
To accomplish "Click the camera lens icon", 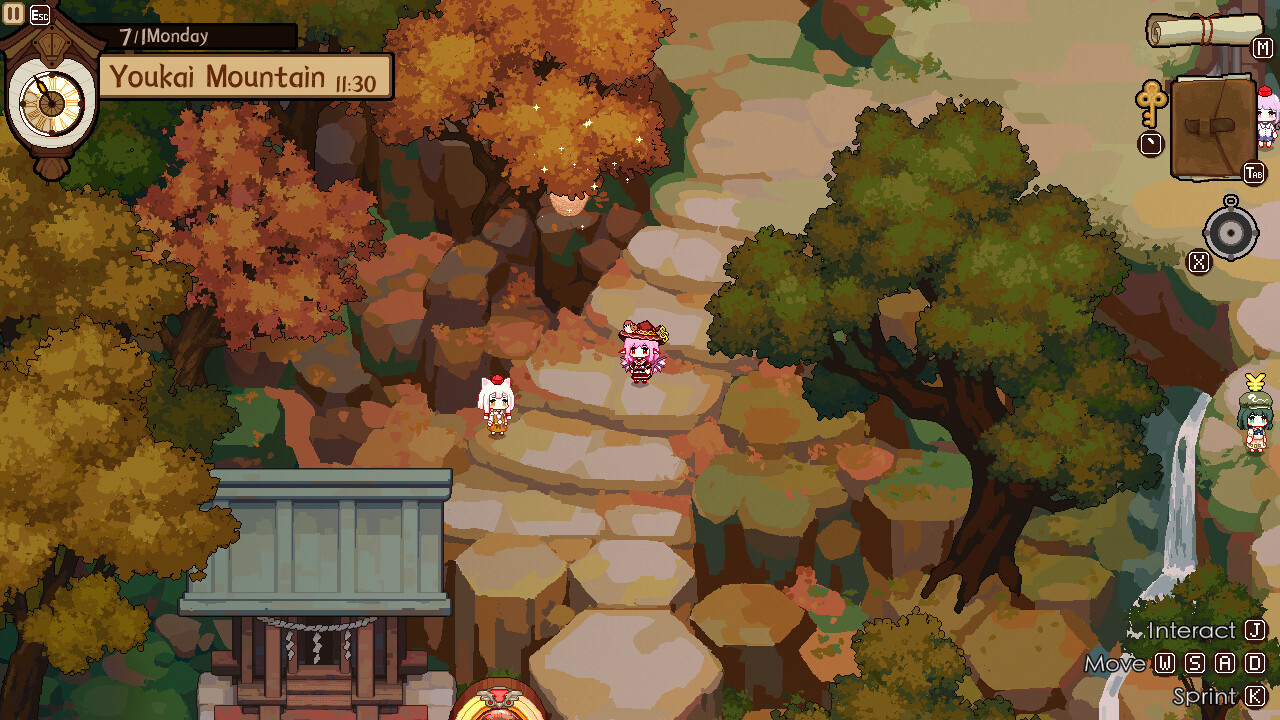I will pos(1230,233).
